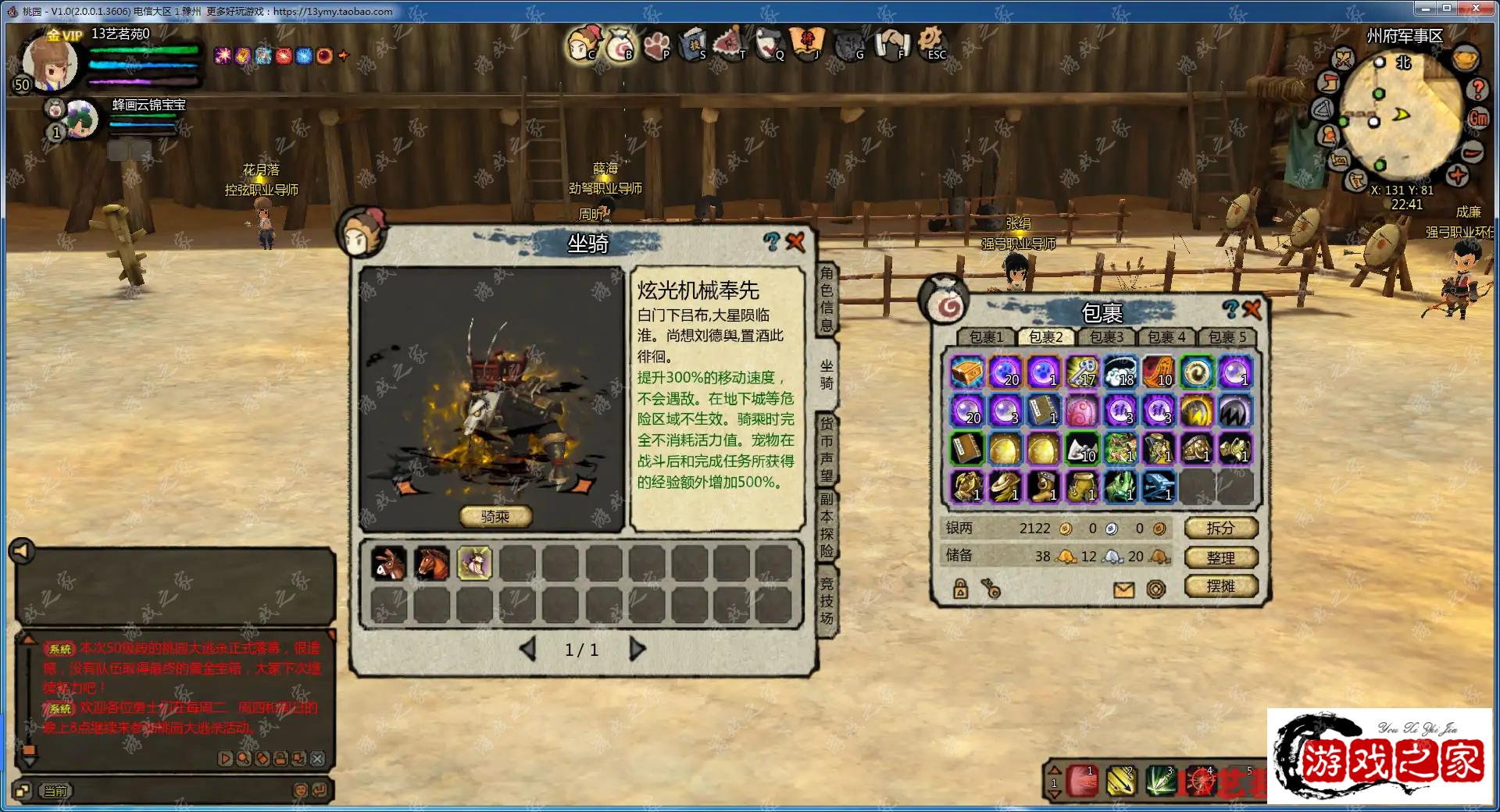This screenshot has height=812, width=1500.
Task: Close the 包裹 inventory window
Action: pos(1252,309)
